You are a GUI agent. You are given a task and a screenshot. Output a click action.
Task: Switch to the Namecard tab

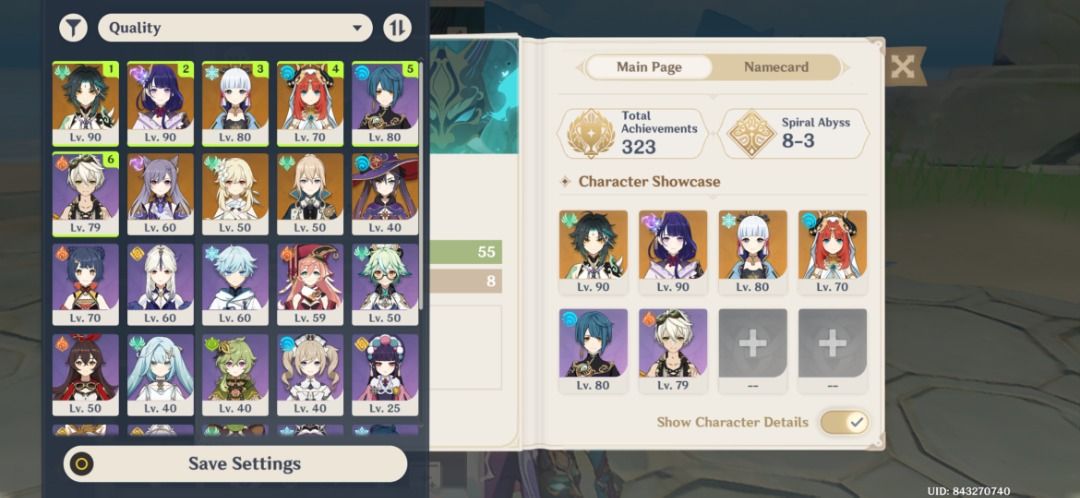[776, 67]
